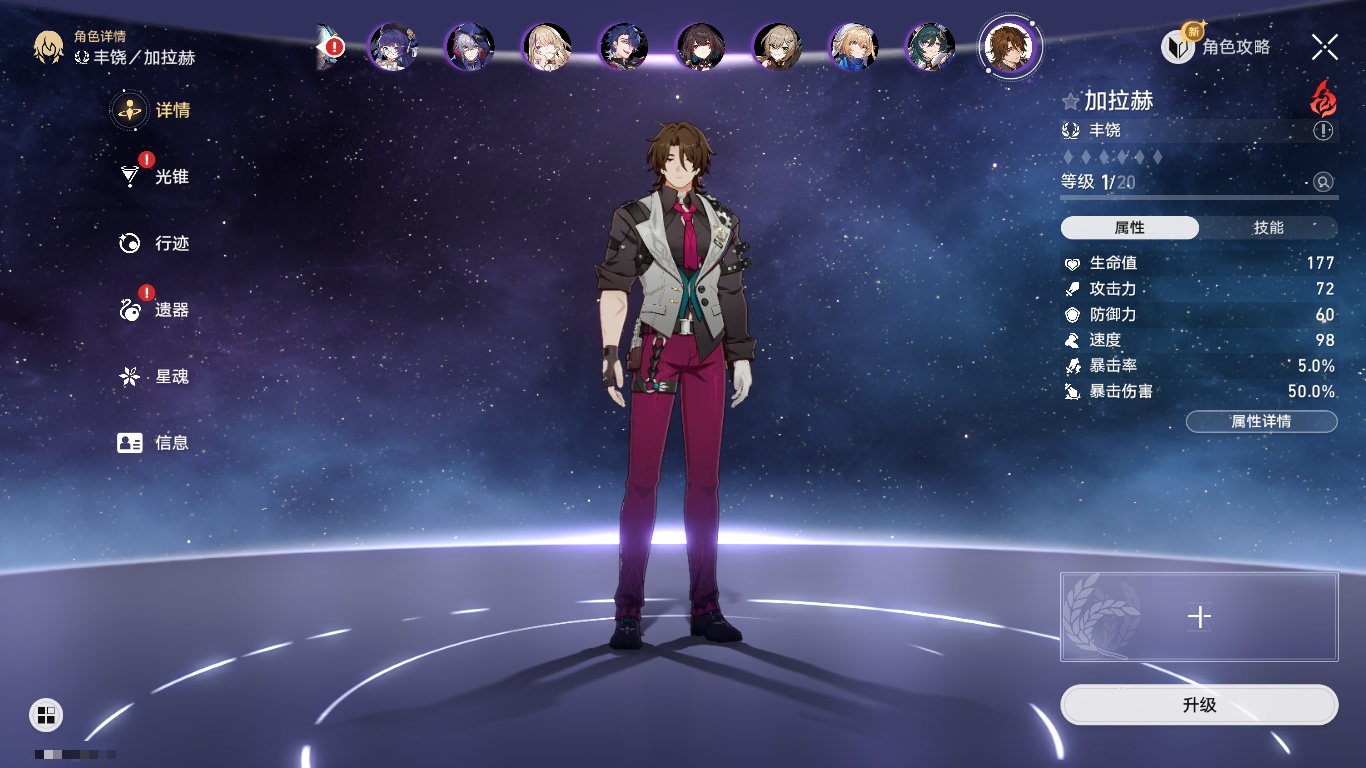Select the blonde character in blue portrait
This screenshot has width=1366, height=768.
pyautogui.click(x=854, y=46)
